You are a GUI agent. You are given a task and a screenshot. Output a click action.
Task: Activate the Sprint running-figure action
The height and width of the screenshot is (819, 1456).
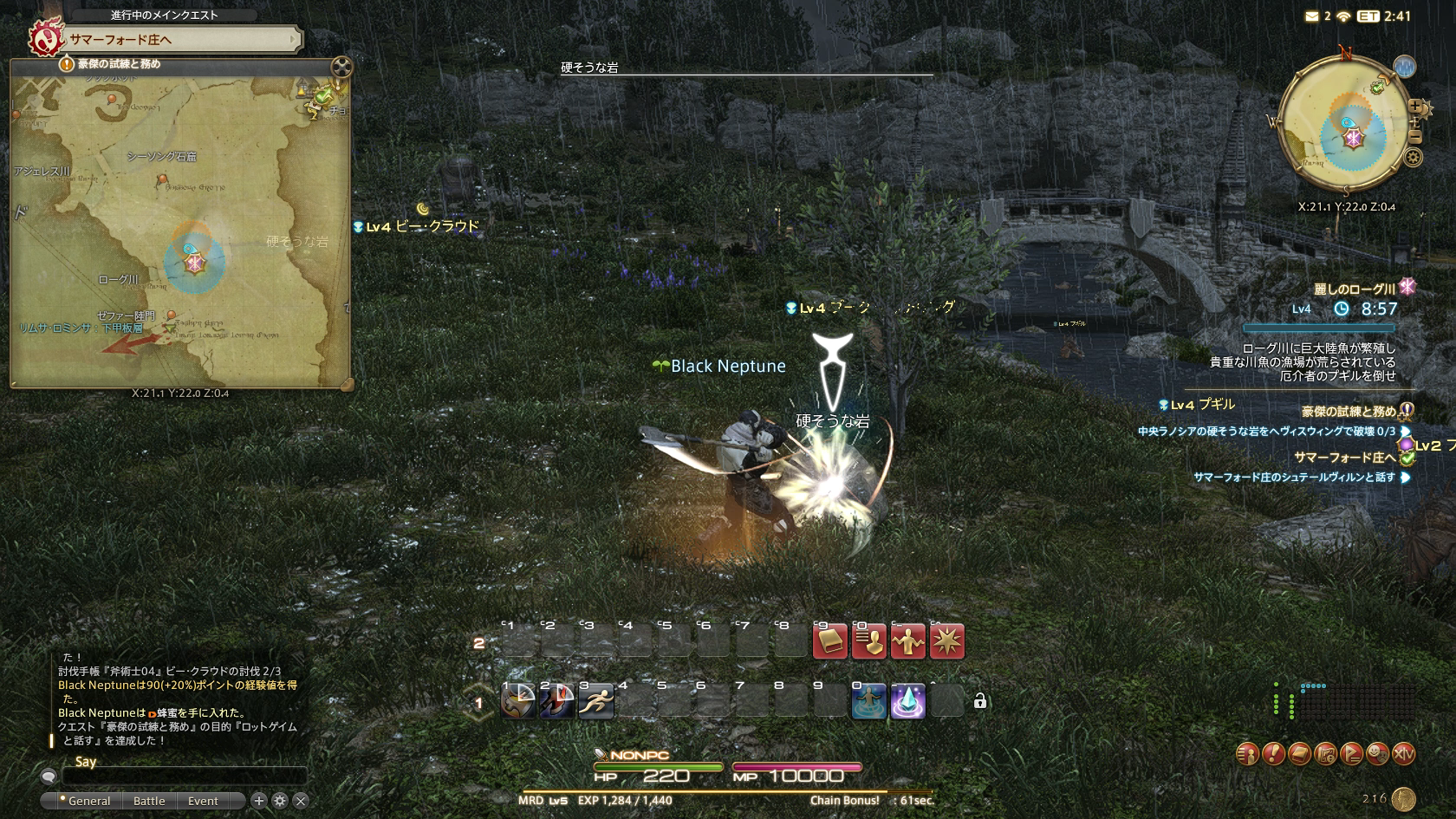(596, 701)
